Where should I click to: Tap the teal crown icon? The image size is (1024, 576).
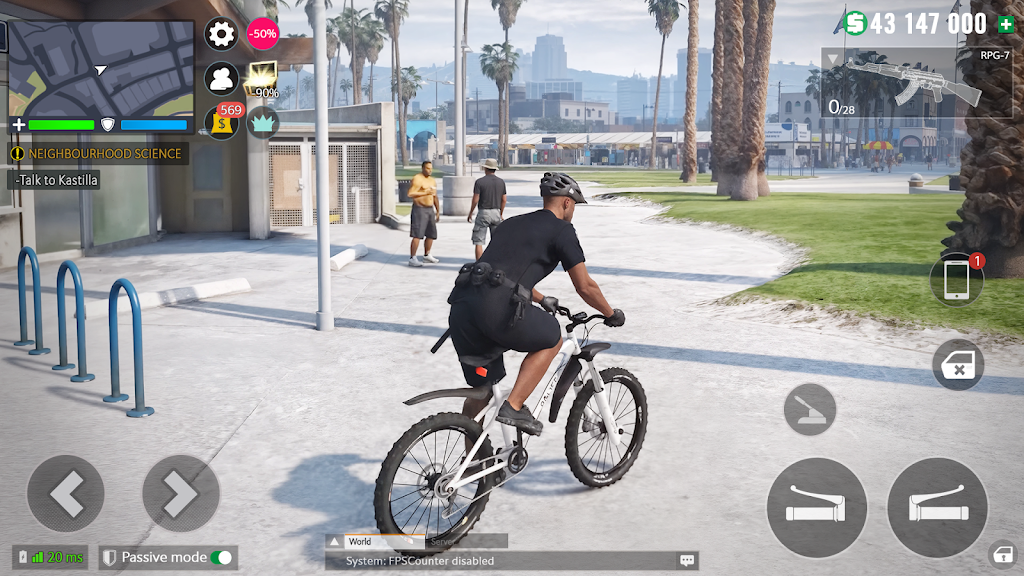pyautogui.click(x=263, y=122)
